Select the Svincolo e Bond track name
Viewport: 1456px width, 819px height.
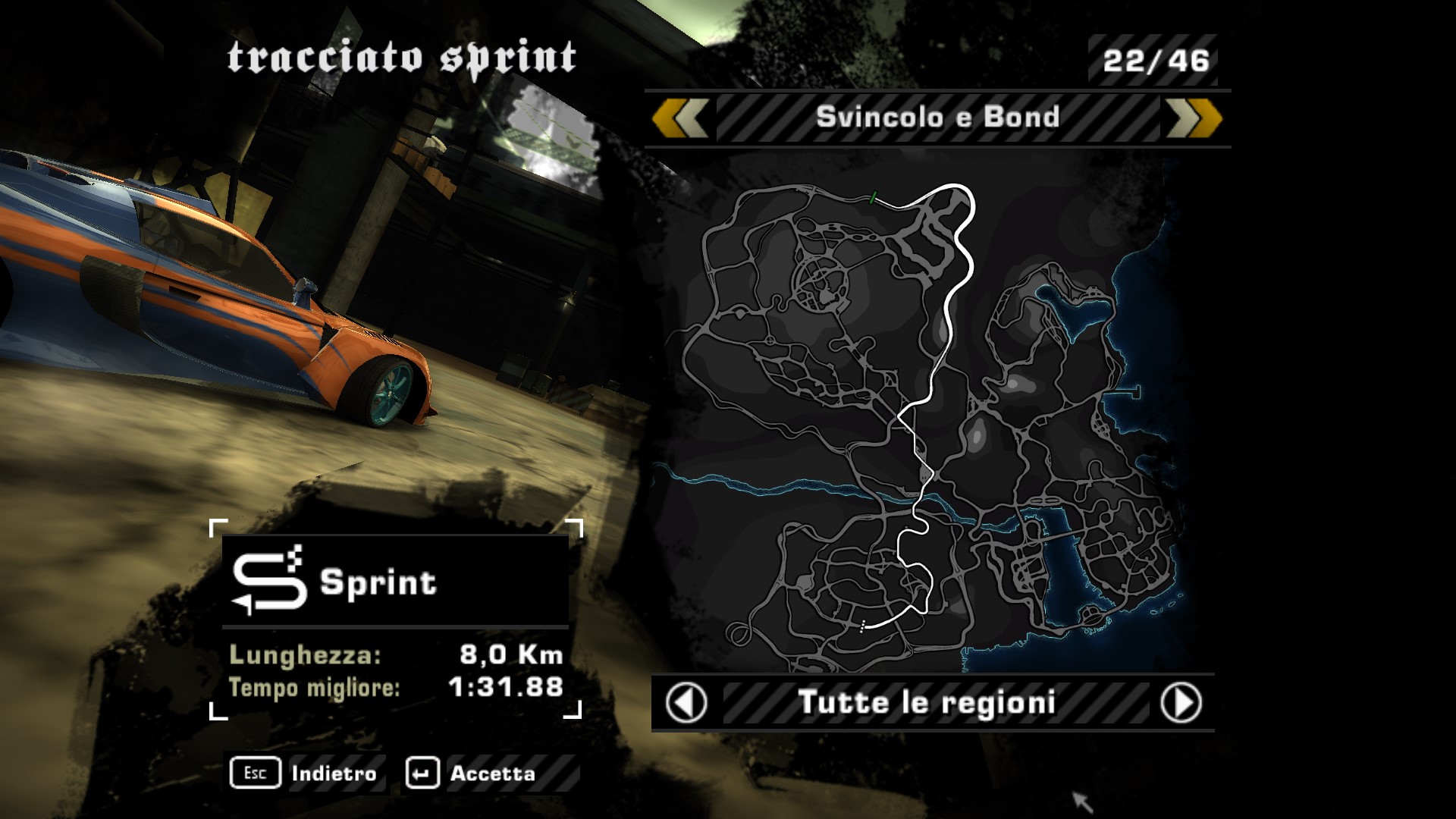pos(937,118)
